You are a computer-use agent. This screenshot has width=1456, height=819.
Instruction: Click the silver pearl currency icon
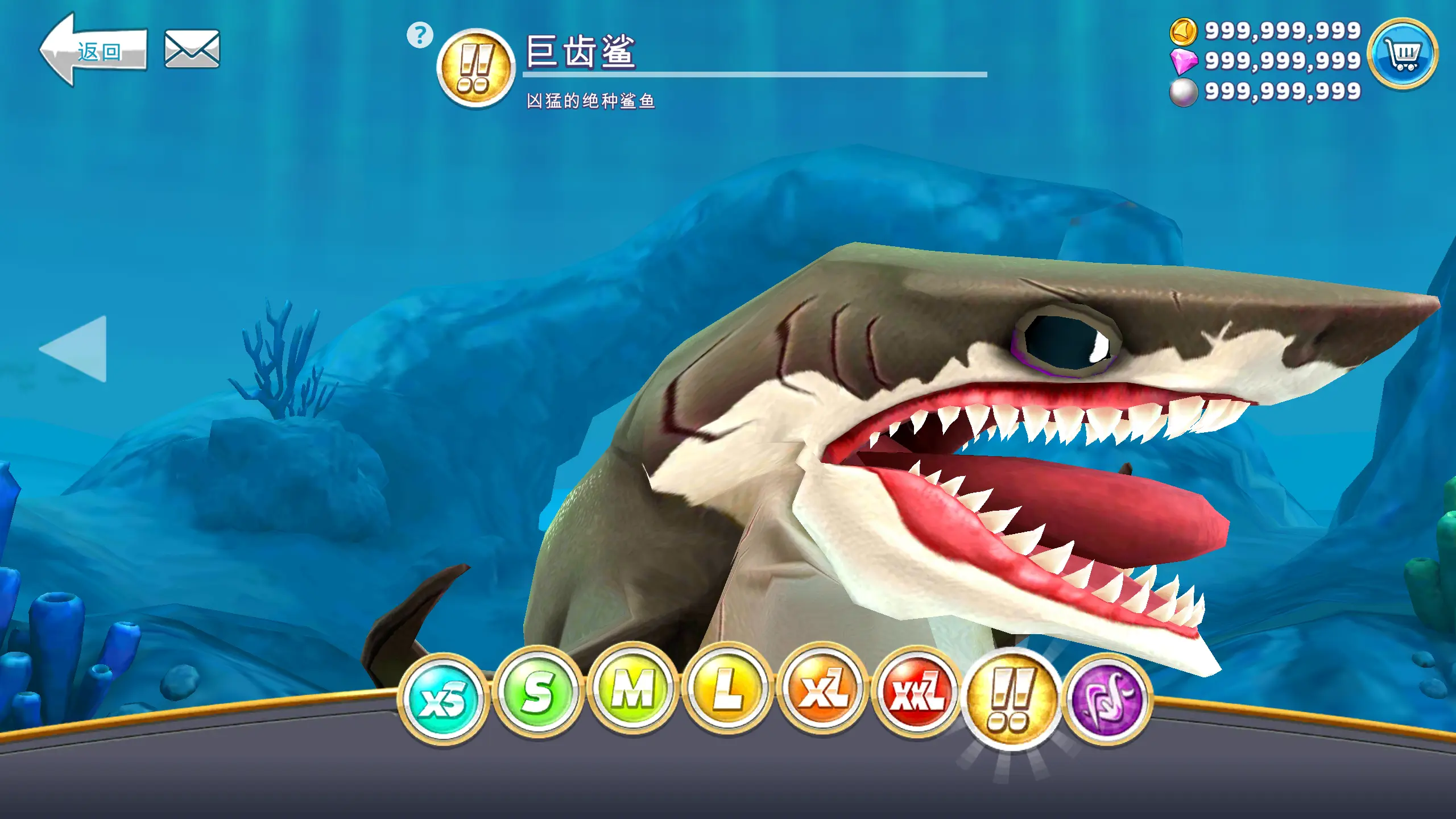point(1184,92)
